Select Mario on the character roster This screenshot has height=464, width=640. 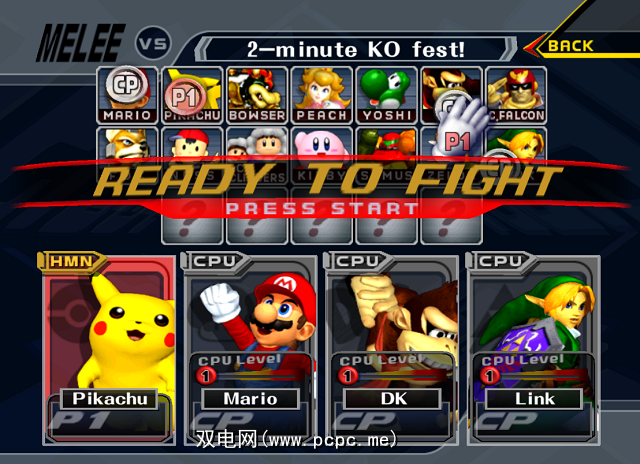coord(127,95)
